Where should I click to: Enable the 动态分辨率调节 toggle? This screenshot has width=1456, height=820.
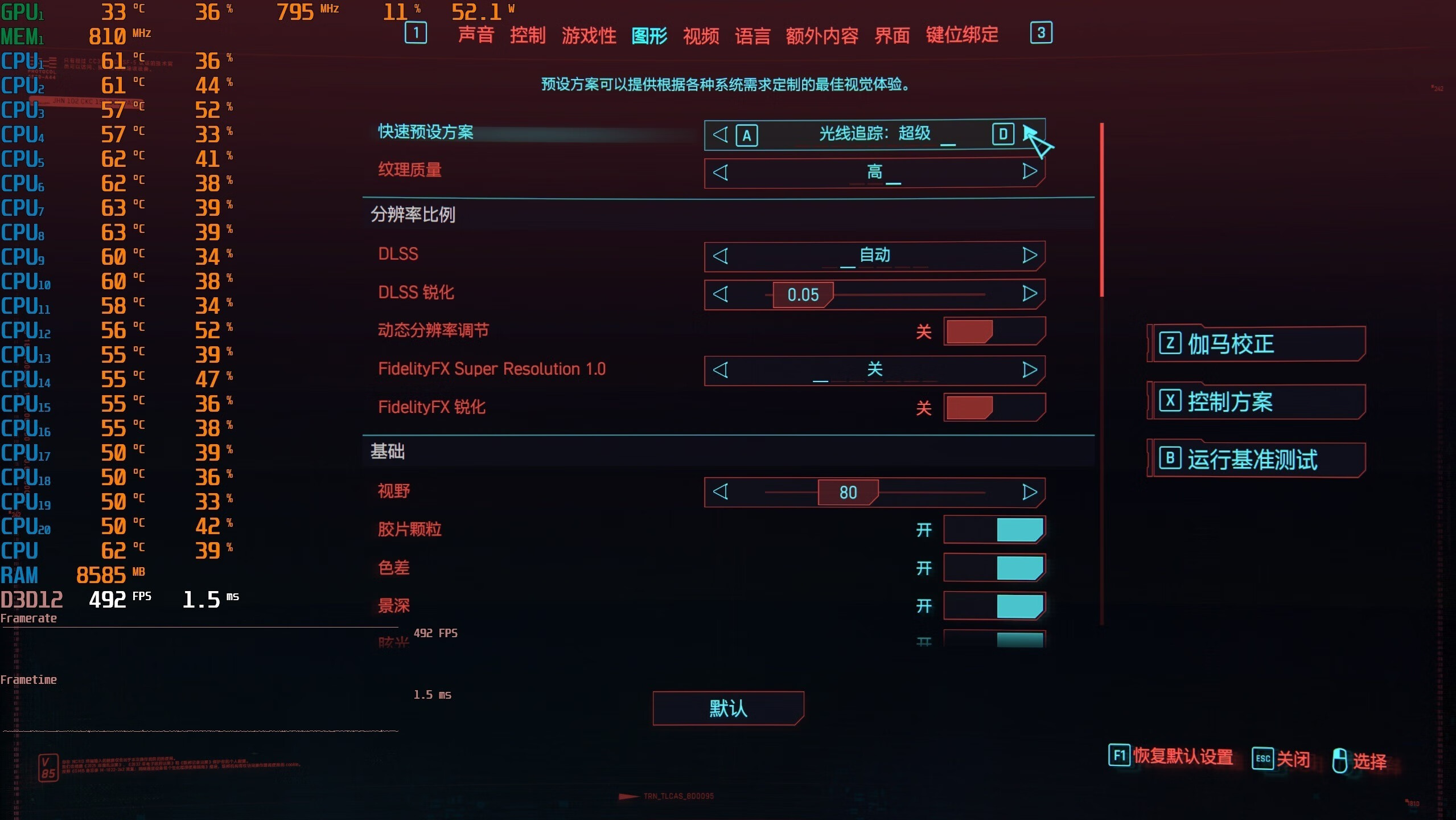tap(993, 331)
